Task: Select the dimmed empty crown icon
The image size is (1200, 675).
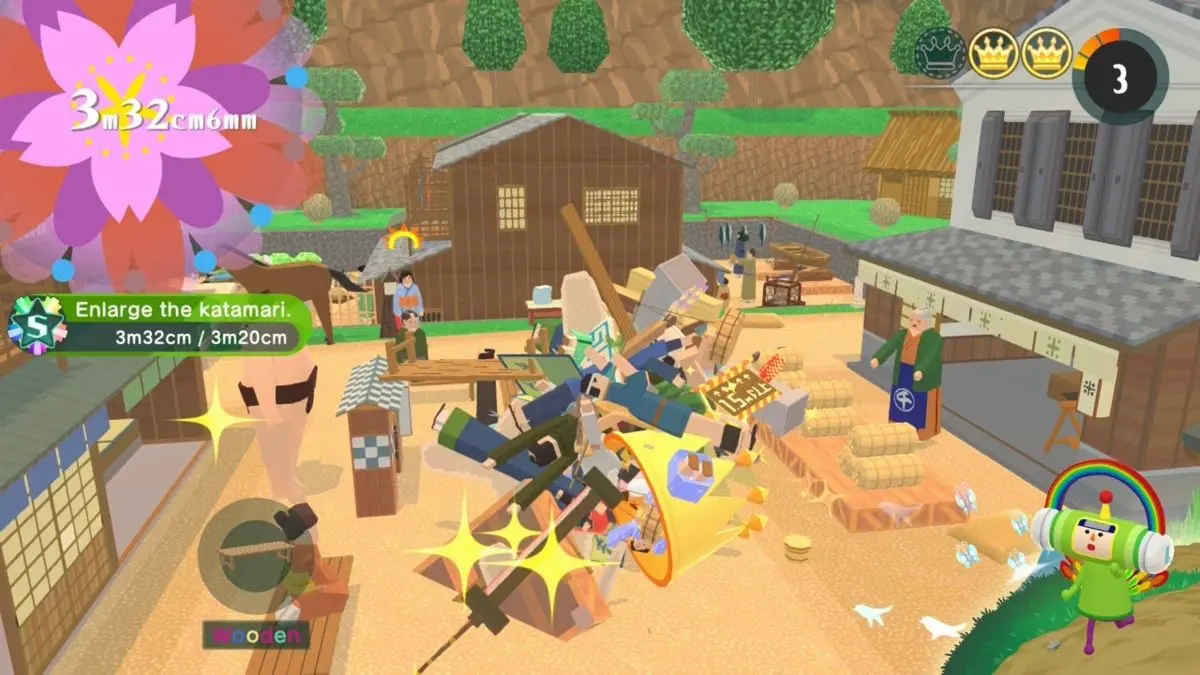Action: pyautogui.click(x=941, y=53)
